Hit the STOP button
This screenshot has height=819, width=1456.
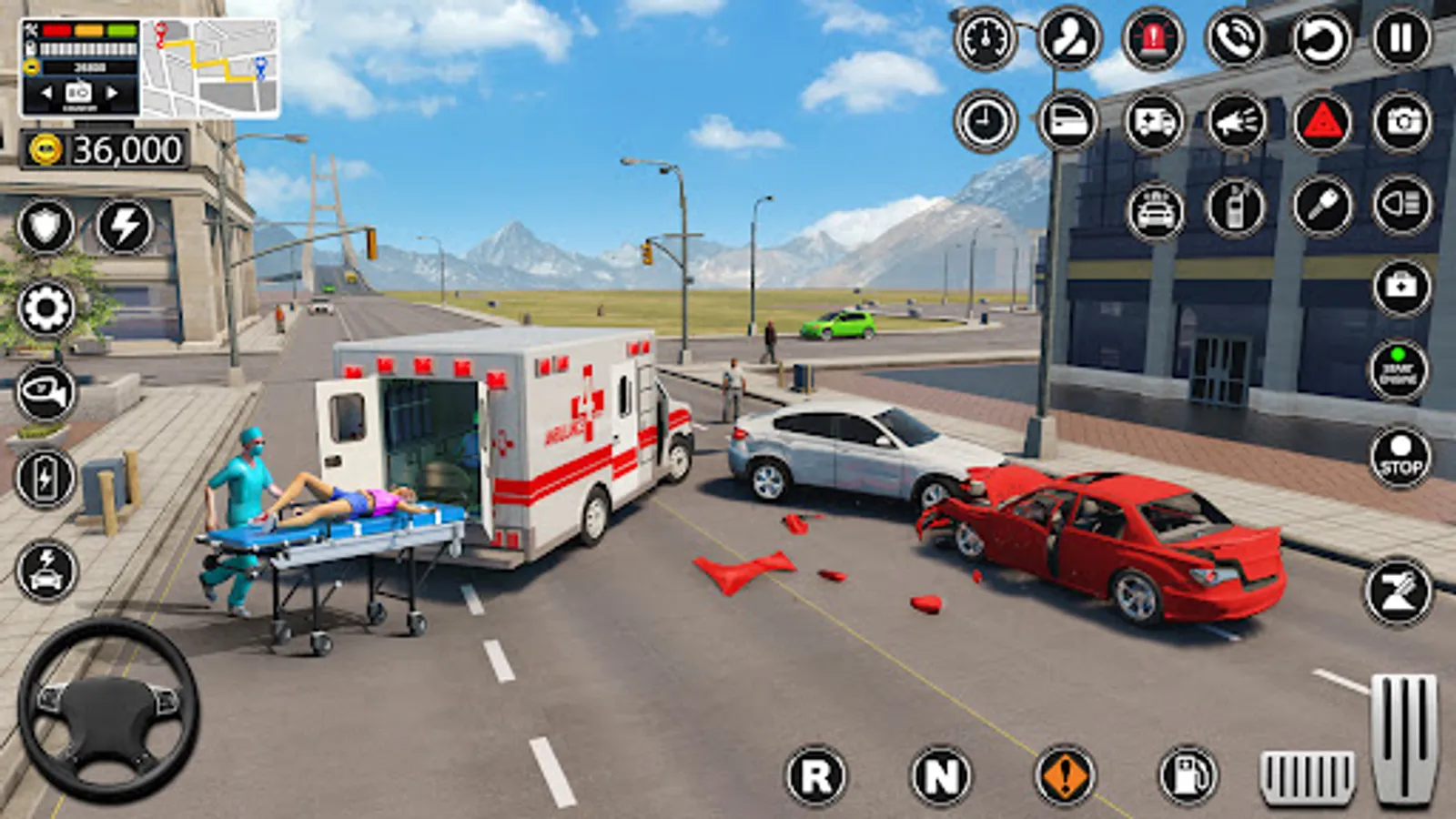coord(1400,457)
